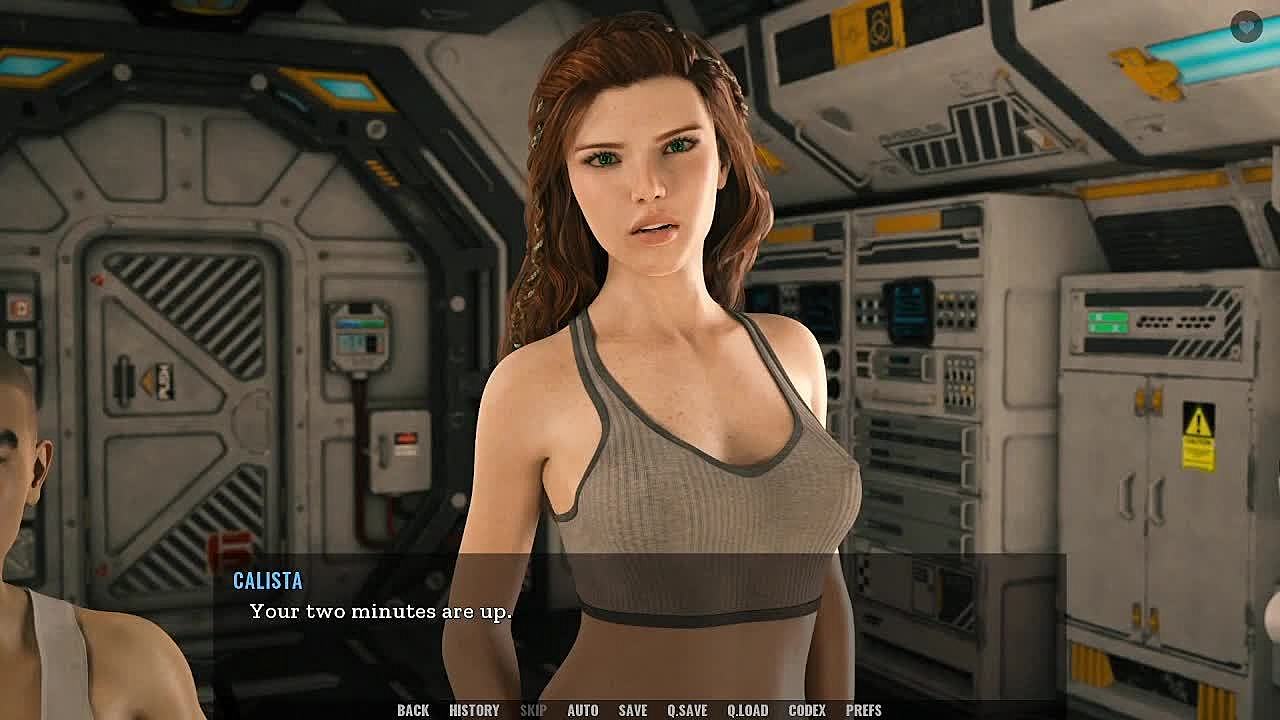
Task: Go back with the BACK button
Action: (413, 710)
